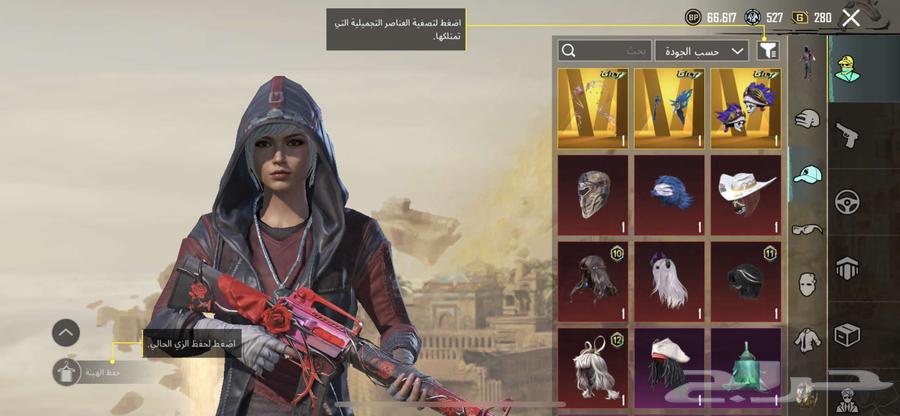This screenshot has height=416, width=900.
Task: Expand the up-arrow panel button
Action: click(x=66, y=332)
